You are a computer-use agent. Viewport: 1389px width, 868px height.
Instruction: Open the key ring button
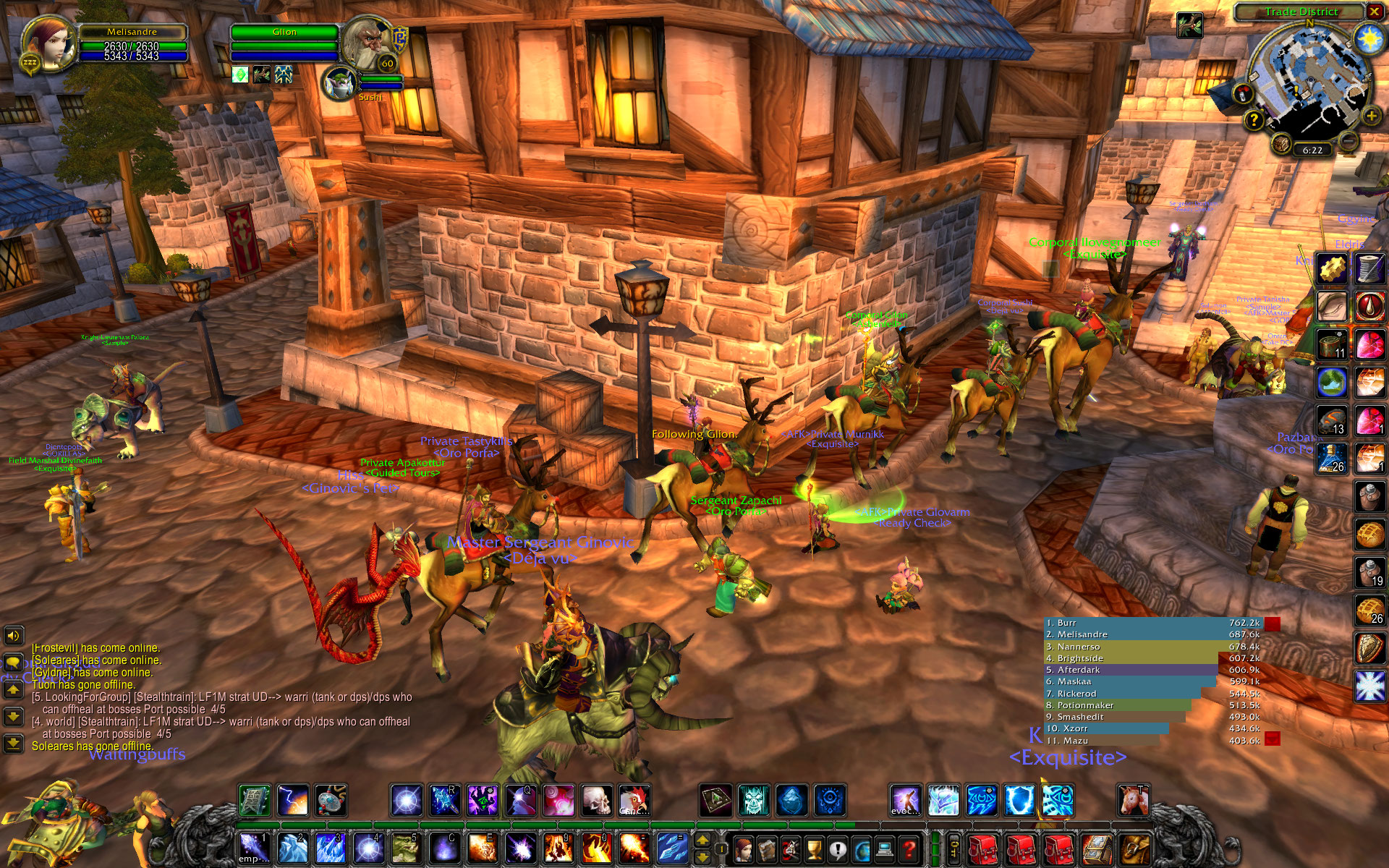click(955, 848)
